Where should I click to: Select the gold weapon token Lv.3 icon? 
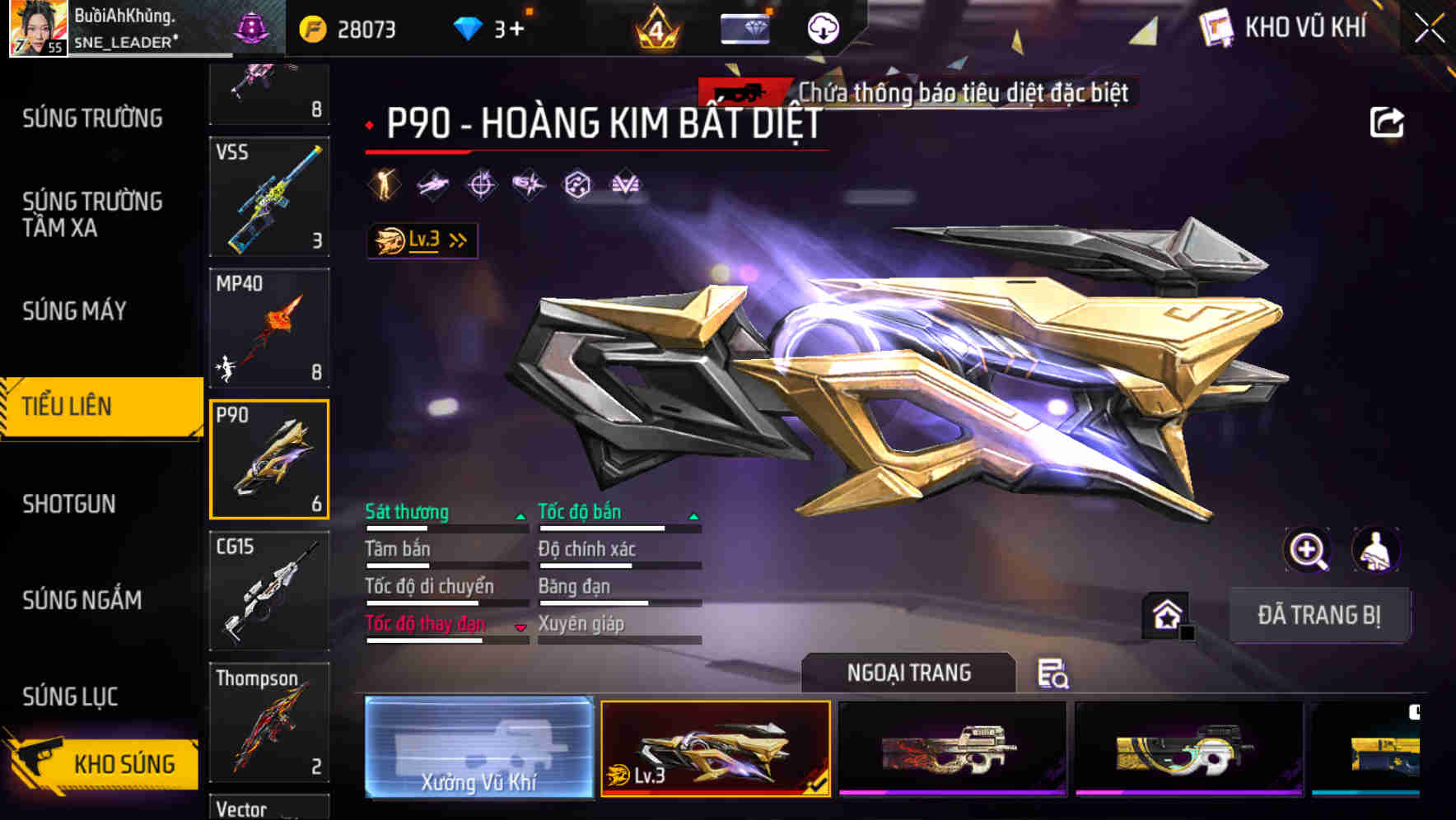(387, 239)
